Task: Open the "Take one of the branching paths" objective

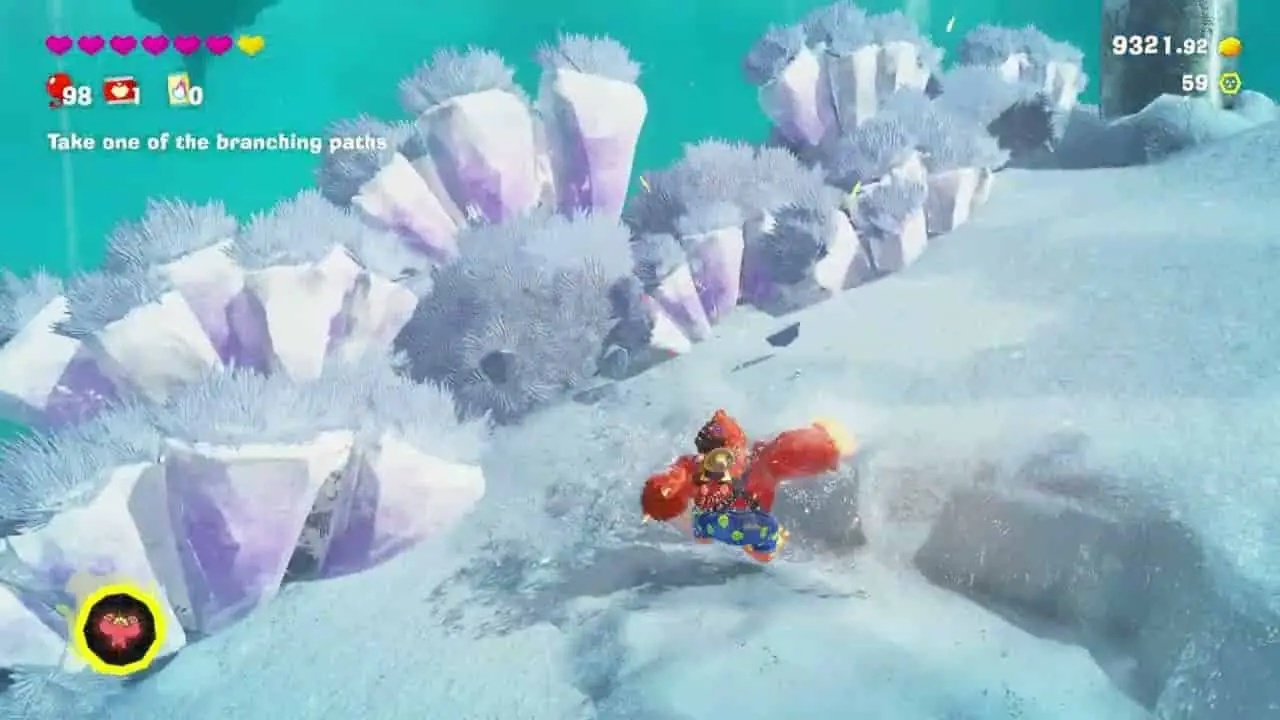Action: tap(217, 142)
